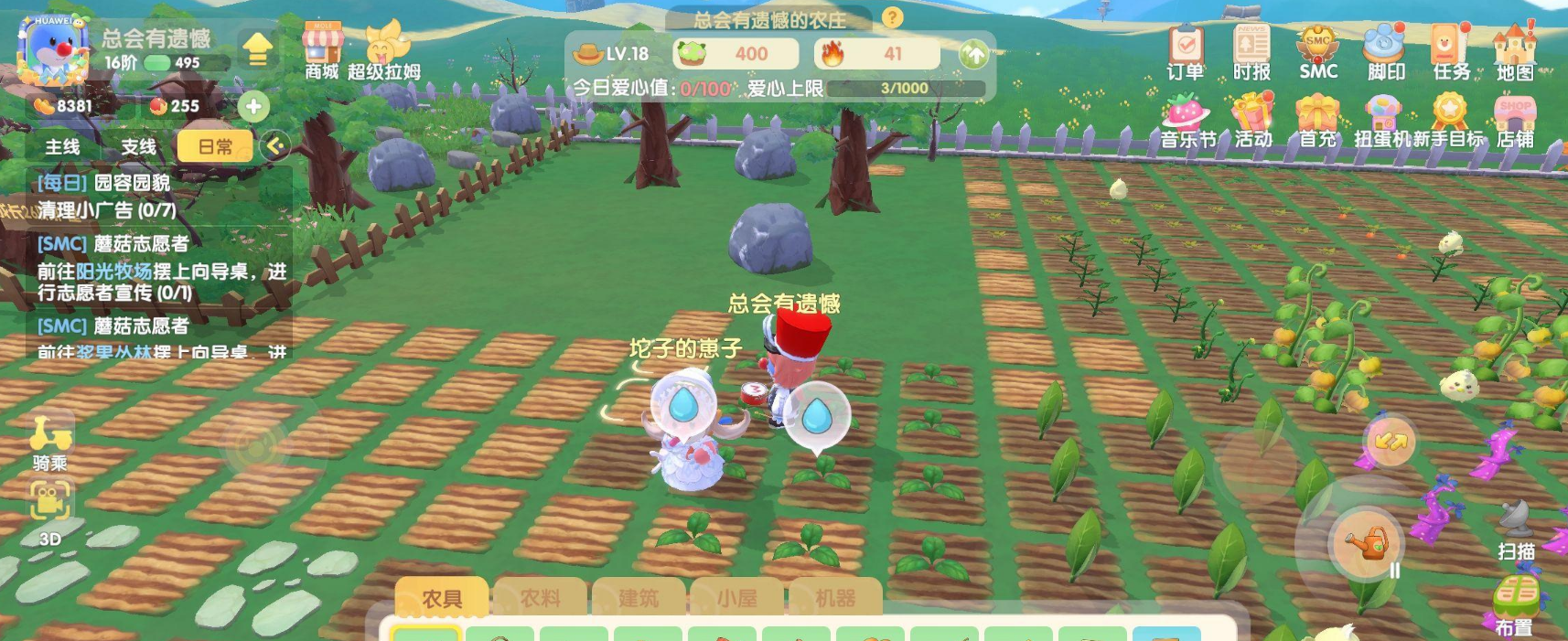The height and width of the screenshot is (641, 1568).
Task: Toggle the 3D camera view
Action: pyautogui.click(x=50, y=511)
